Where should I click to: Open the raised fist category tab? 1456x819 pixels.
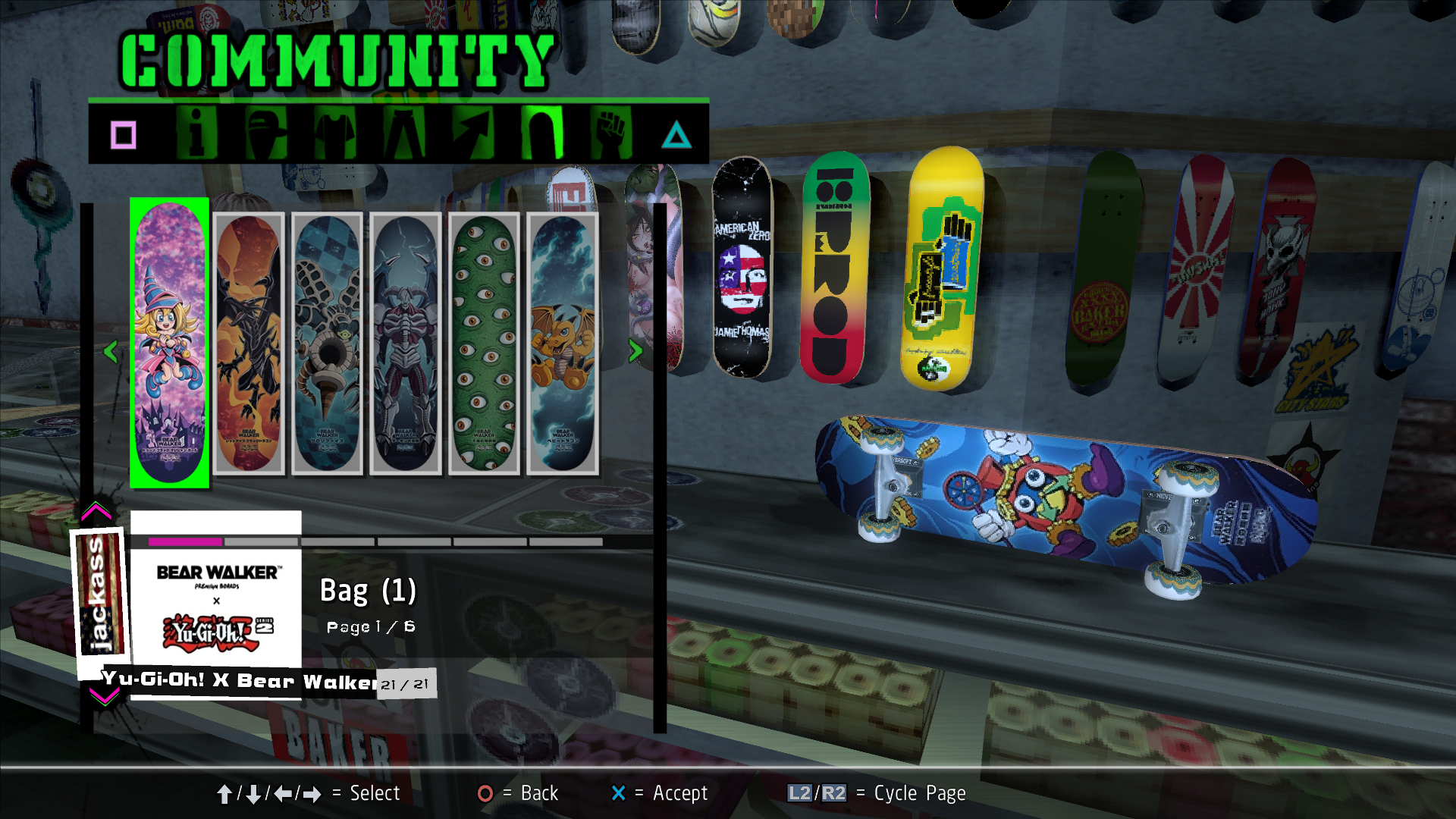[611, 133]
